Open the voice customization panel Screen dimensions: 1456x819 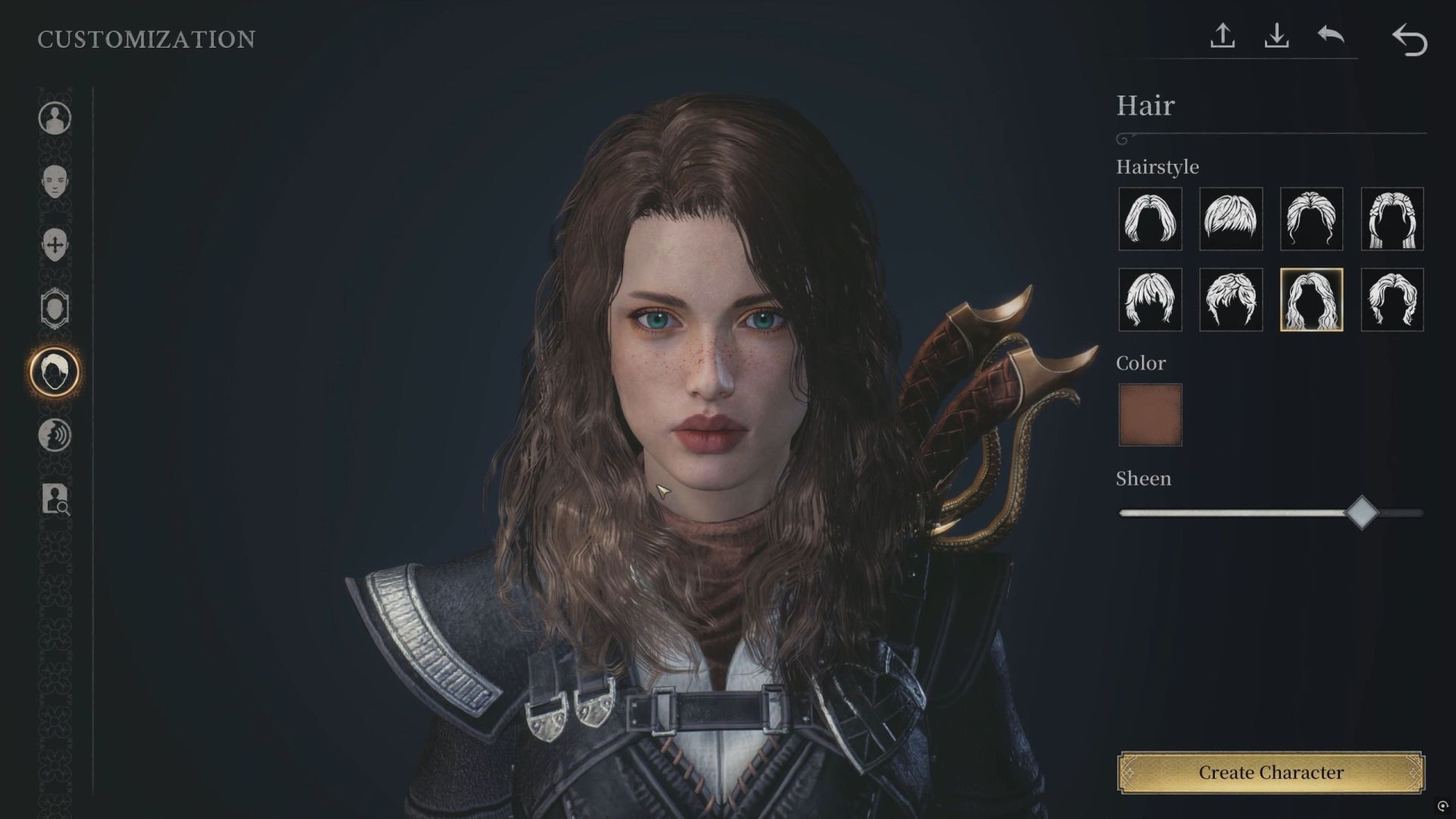click(x=54, y=436)
